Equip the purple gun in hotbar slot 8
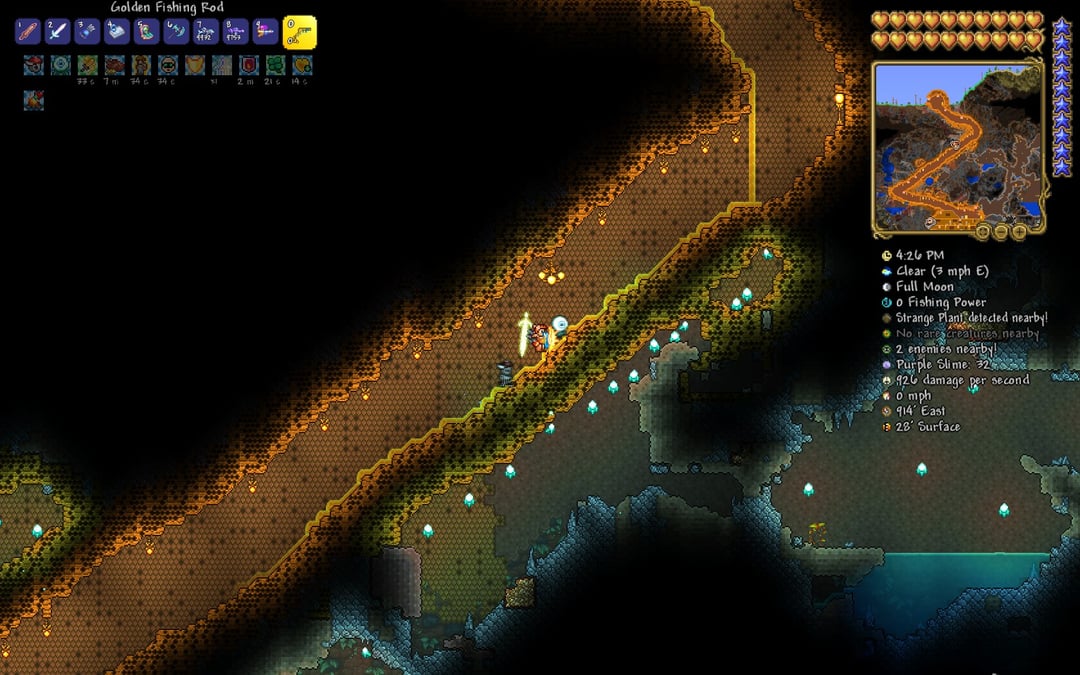Screen dimensions: 1080x675 pos(236,31)
